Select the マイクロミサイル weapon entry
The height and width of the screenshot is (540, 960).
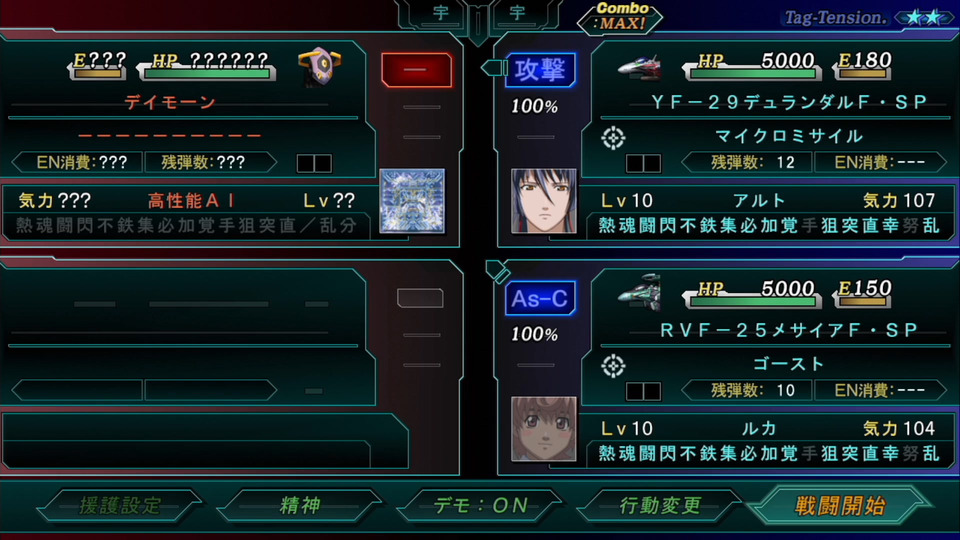tap(789, 135)
